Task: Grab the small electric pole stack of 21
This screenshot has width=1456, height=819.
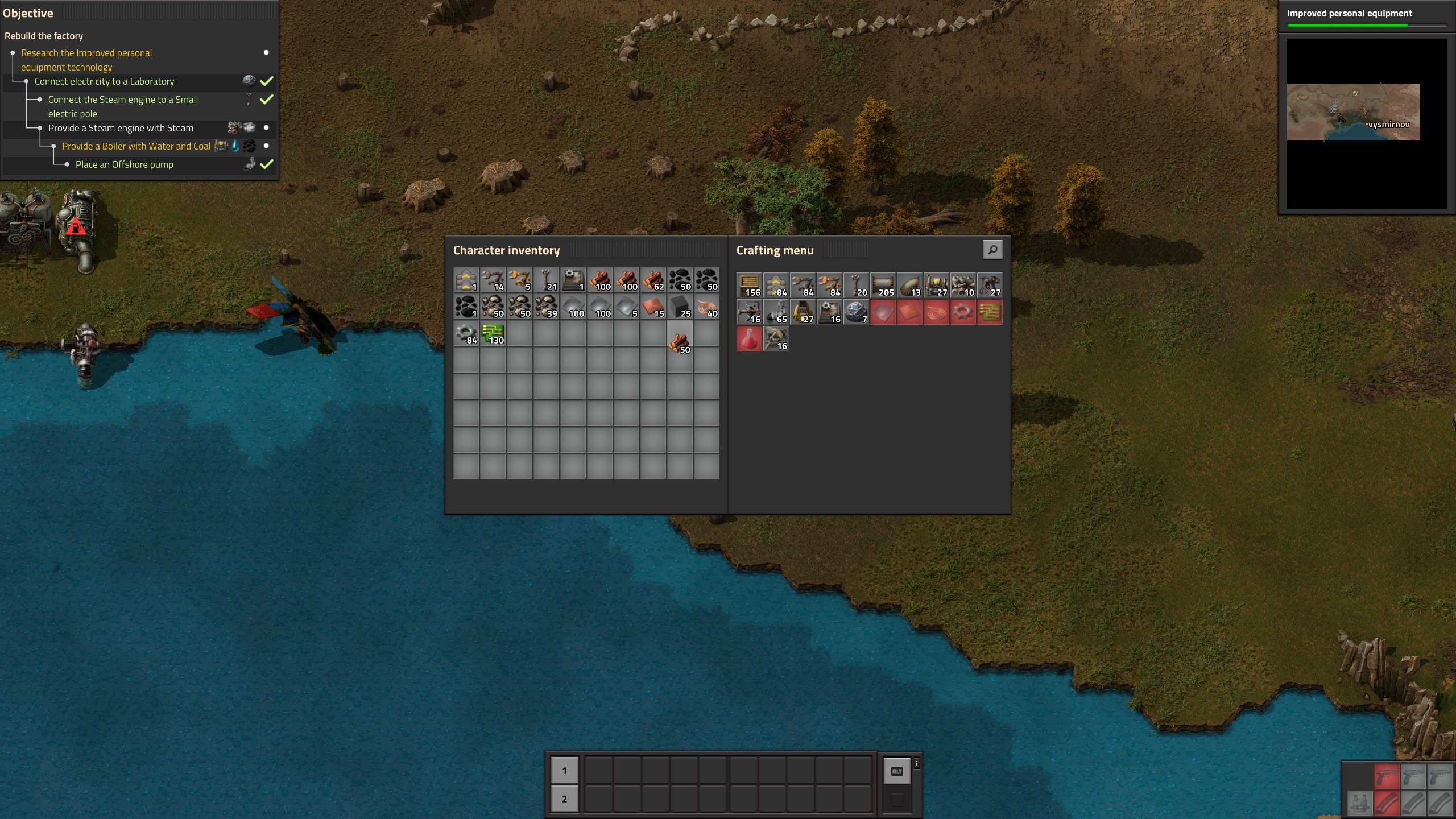Action: pyautogui.click(x=546, y=280)
